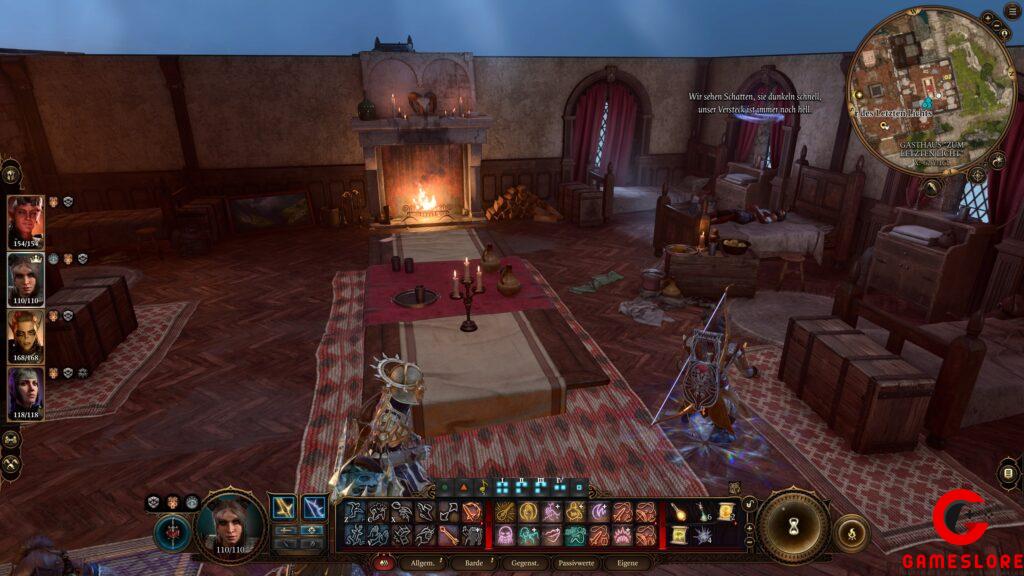The width and height of the screenshot is (1024, 576).
Task: Toggle the group chain-link button under portraits
Action: click(x=11, y=439)
